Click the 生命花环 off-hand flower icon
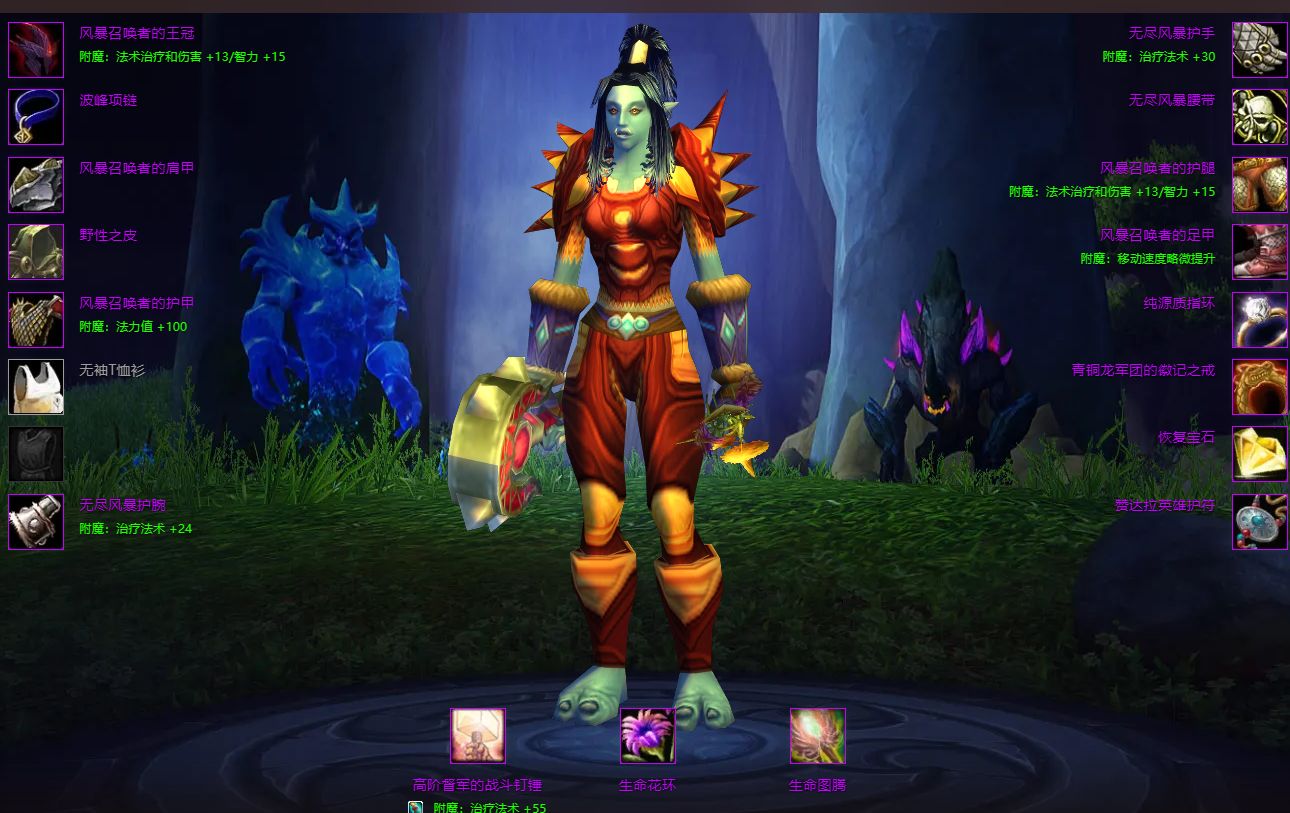The height and width of the screenshot is (813, 1290). click(648, 736)
